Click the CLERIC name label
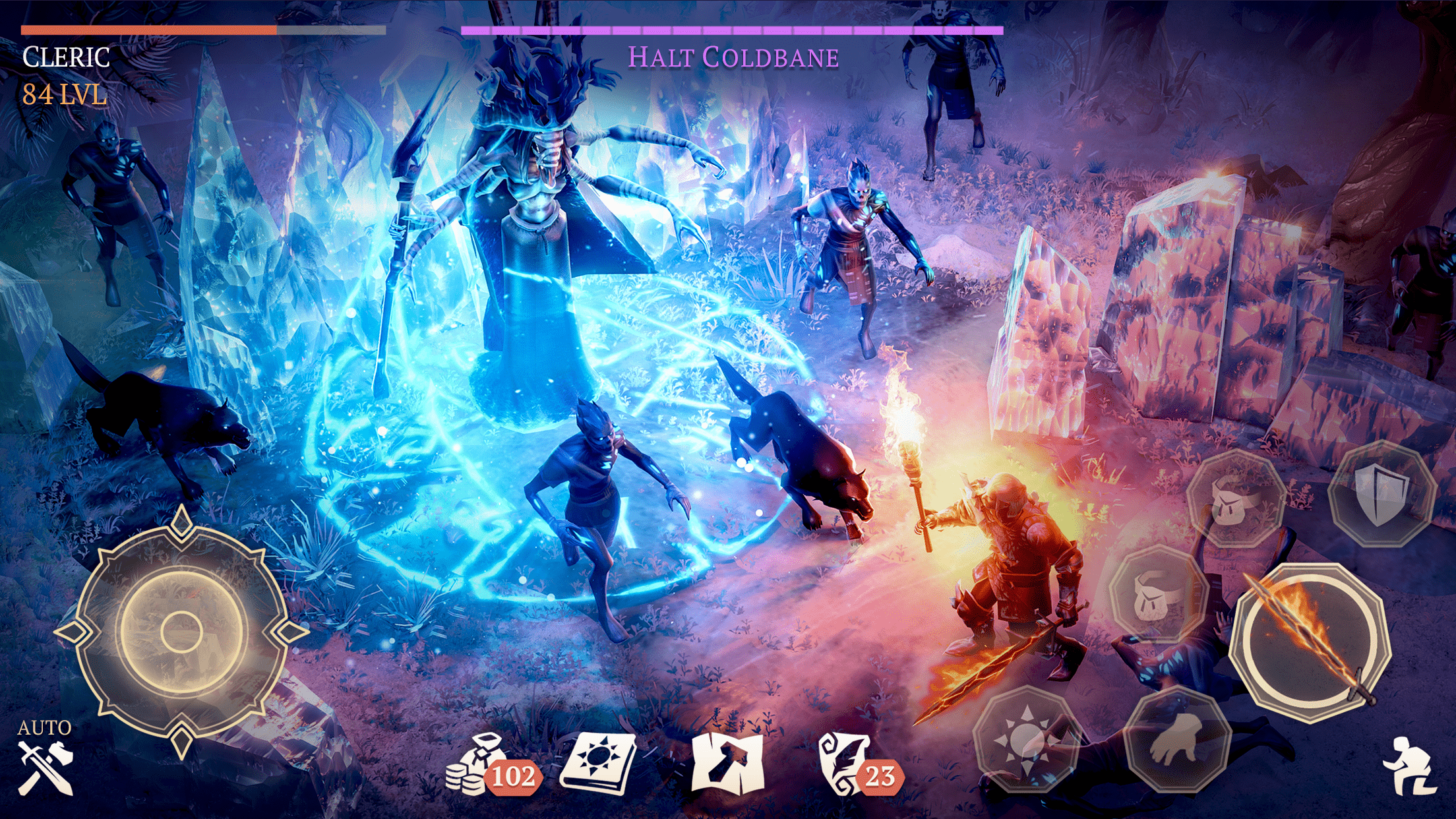Screen dimensions: 1456x819 pyautogui.click(x=64, y=59)
